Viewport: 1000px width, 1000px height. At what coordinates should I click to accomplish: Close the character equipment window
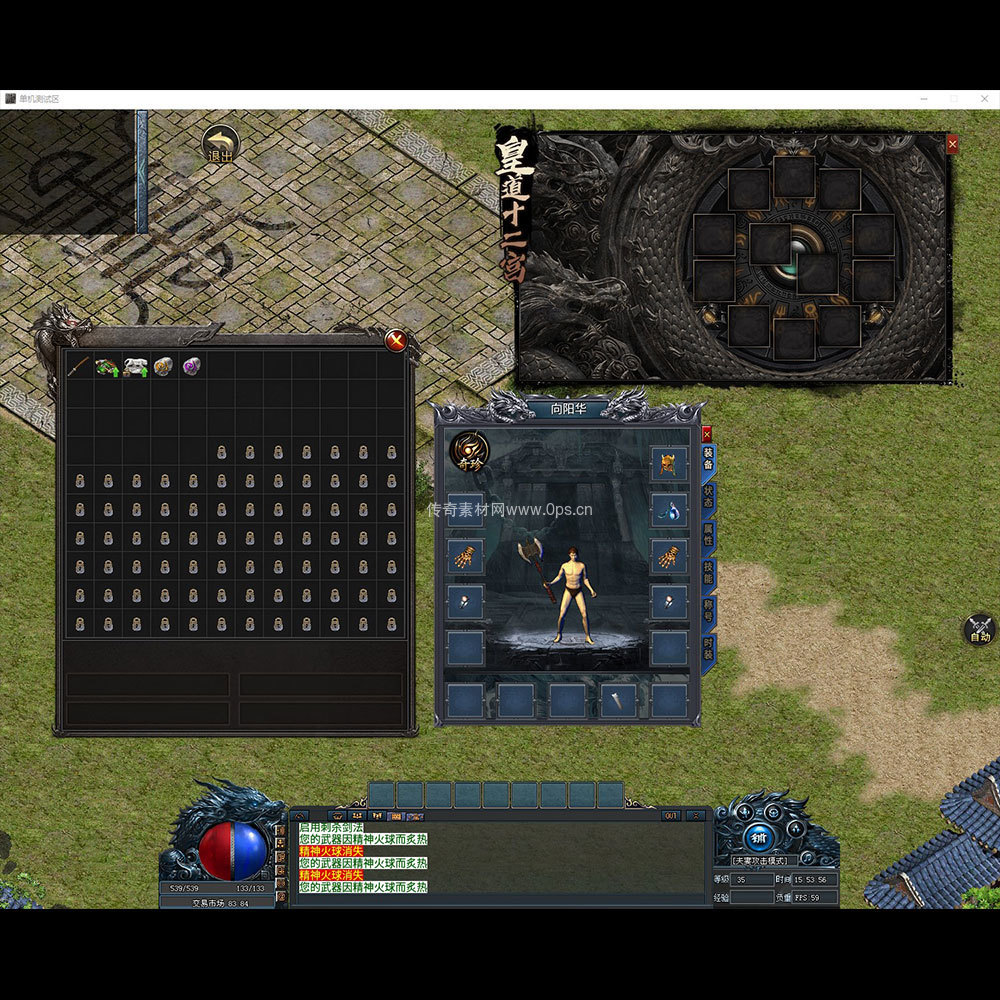coord(707,434)
